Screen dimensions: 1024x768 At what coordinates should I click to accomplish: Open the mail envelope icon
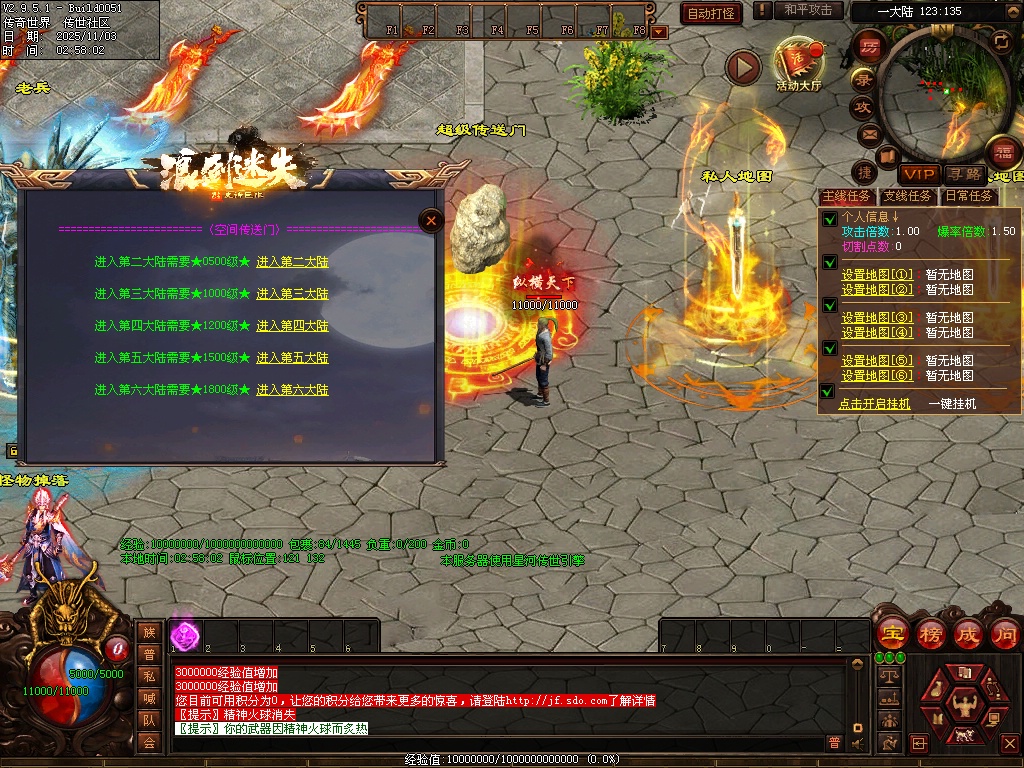tap(868, 133)
